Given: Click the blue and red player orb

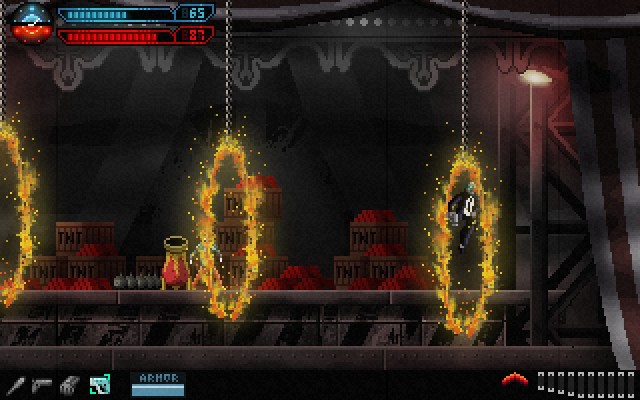Looking at the screenshot, I should coord(28,22).
